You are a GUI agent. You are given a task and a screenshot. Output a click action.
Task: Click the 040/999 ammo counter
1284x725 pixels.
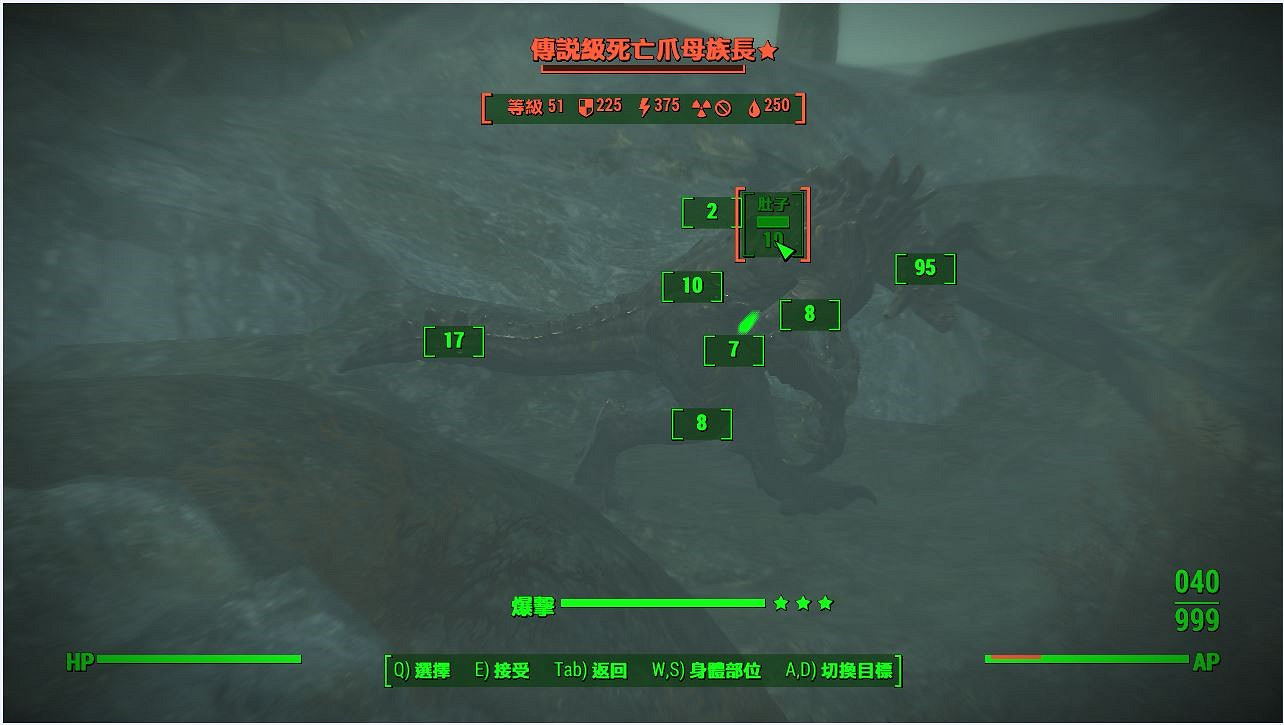point(1196,601)
